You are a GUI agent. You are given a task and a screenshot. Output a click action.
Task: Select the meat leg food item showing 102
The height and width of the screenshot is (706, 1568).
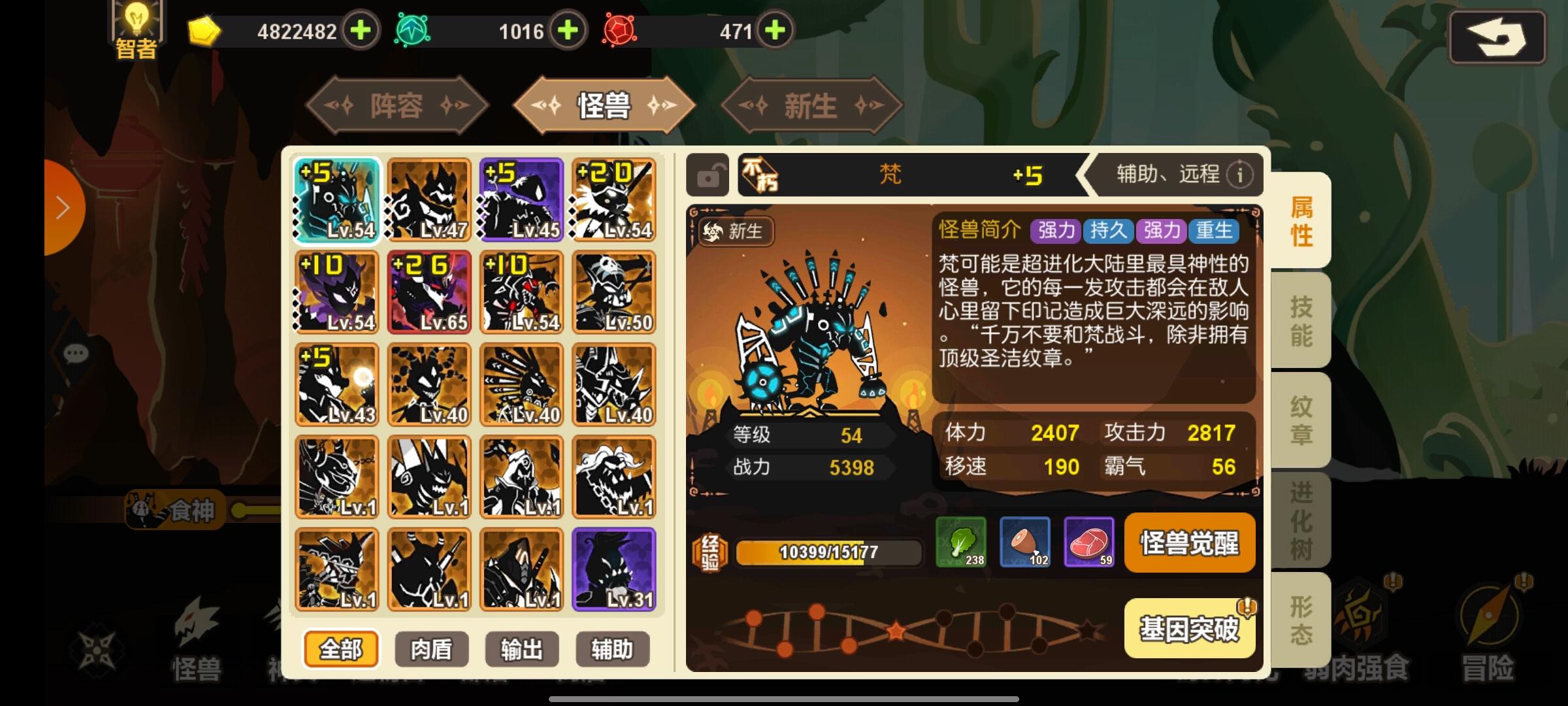(x=1024, y=543)
